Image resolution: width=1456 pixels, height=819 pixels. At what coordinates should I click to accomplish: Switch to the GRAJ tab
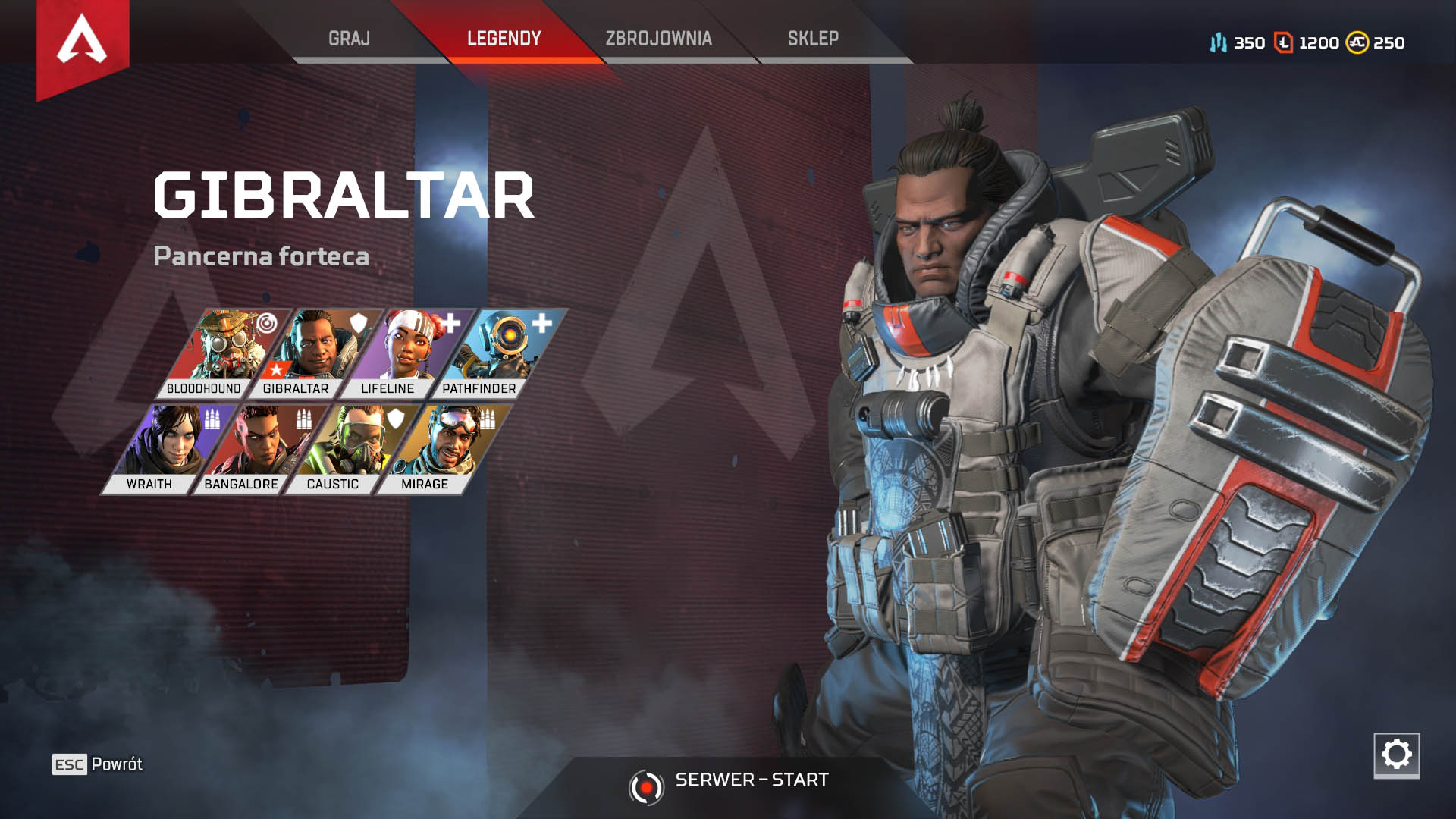[x=350, y=36]
